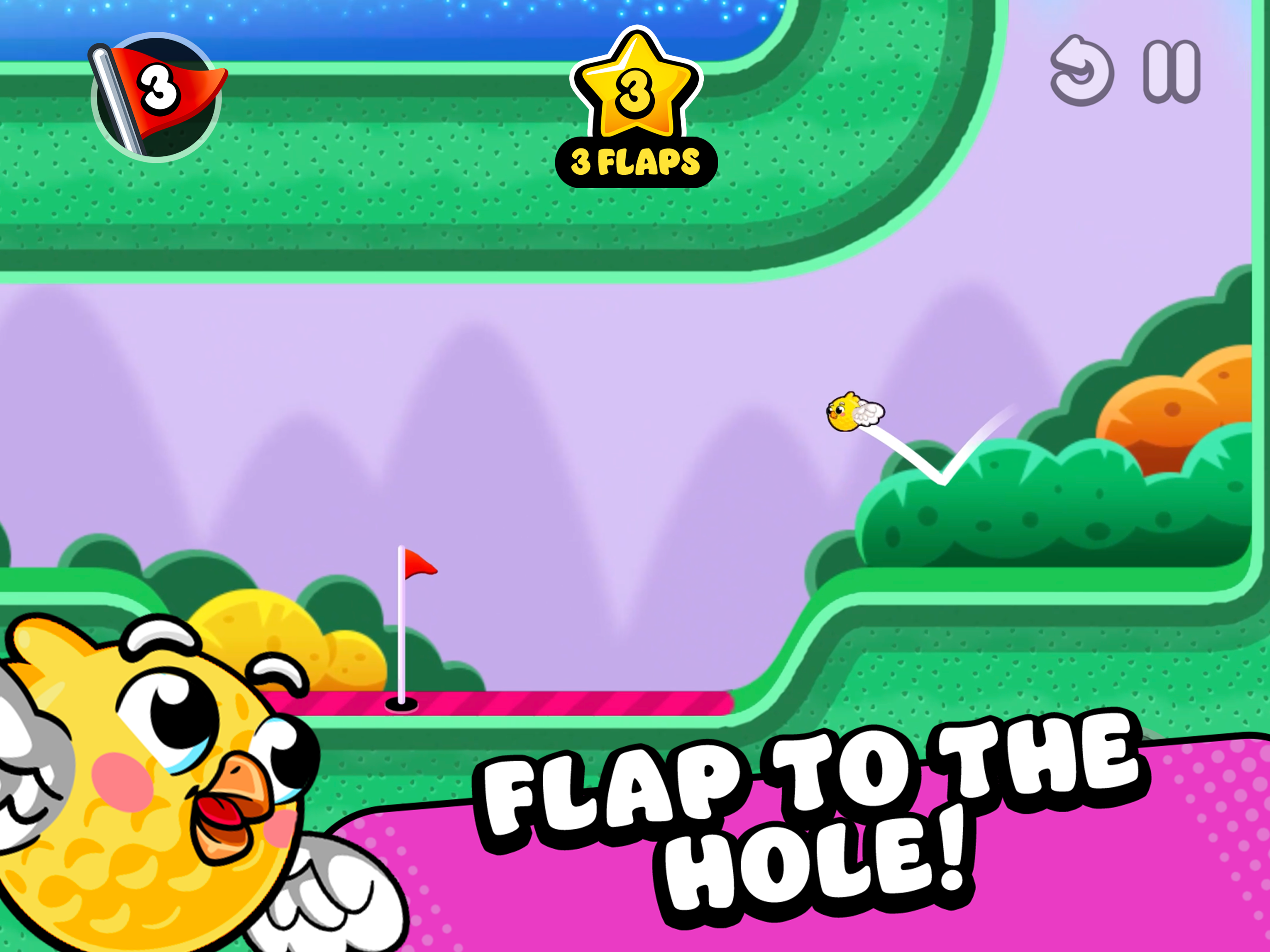Tap the large yellow bird mascot
Viewport: 1270px width, 952px height.
[x=144, y=803]
